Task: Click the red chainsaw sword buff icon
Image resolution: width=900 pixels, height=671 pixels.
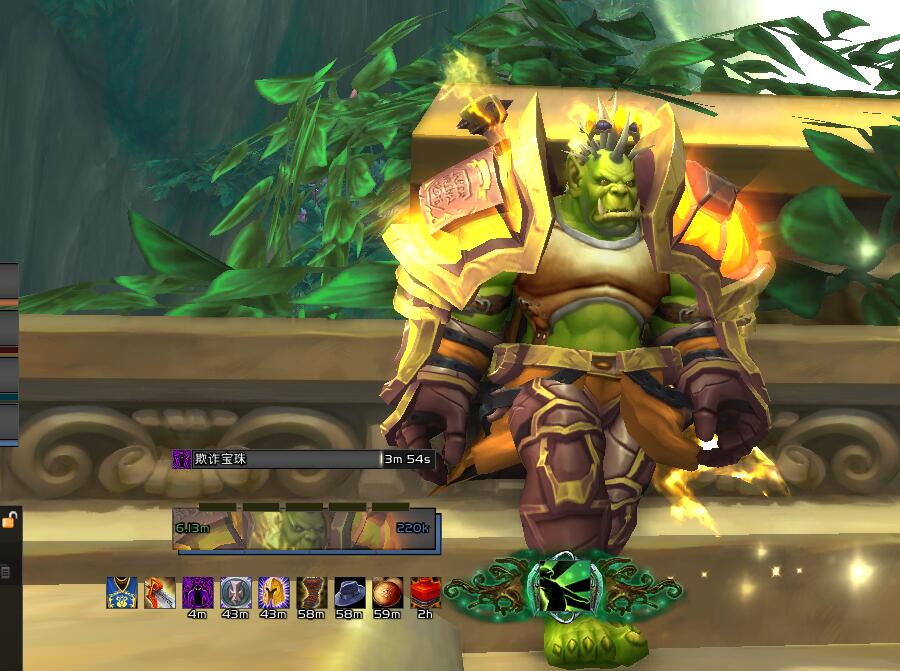Action: click(x=159, y=593)
